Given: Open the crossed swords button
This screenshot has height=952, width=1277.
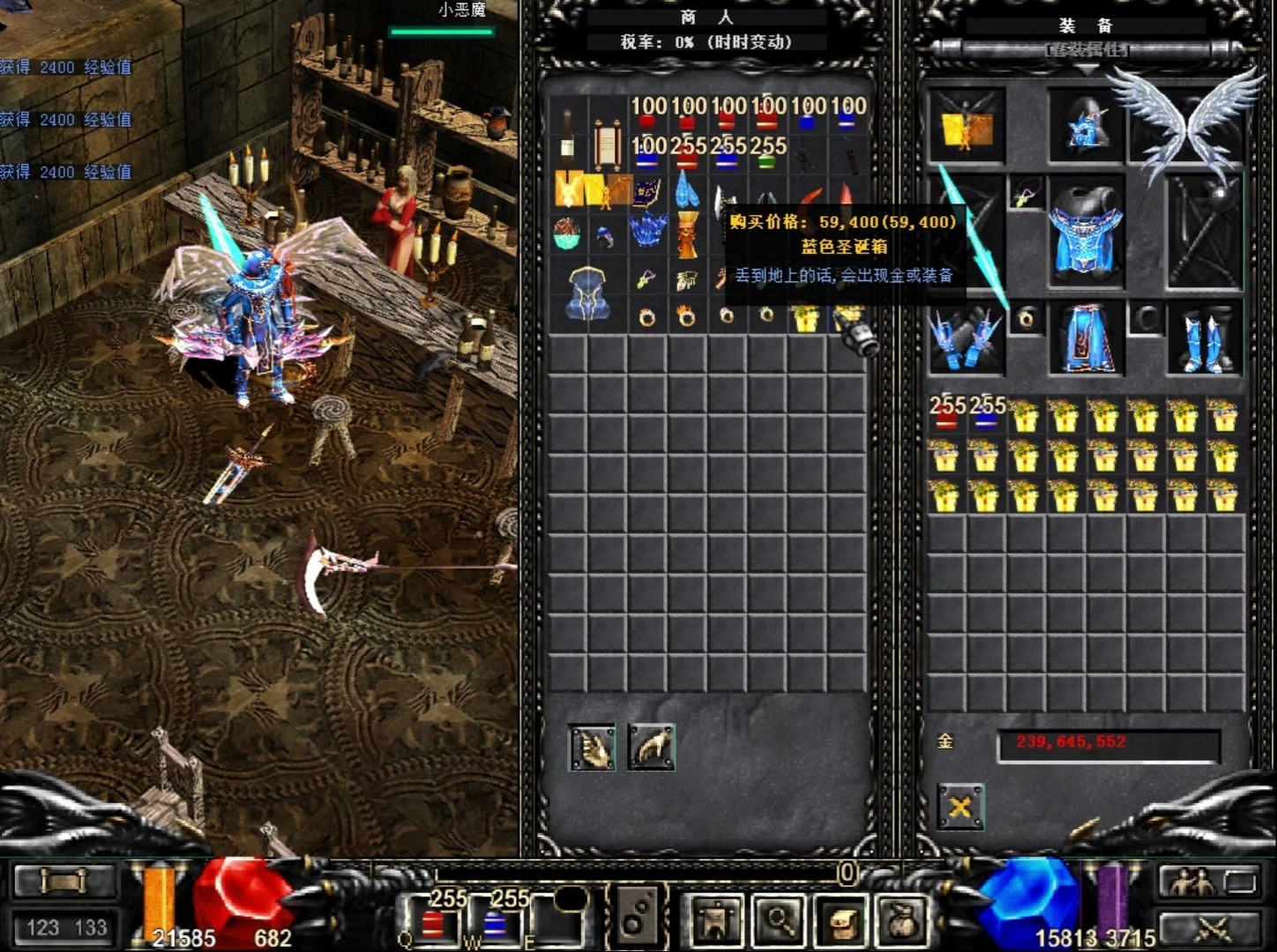Looking at the screenshot, I should point(1211,927).
